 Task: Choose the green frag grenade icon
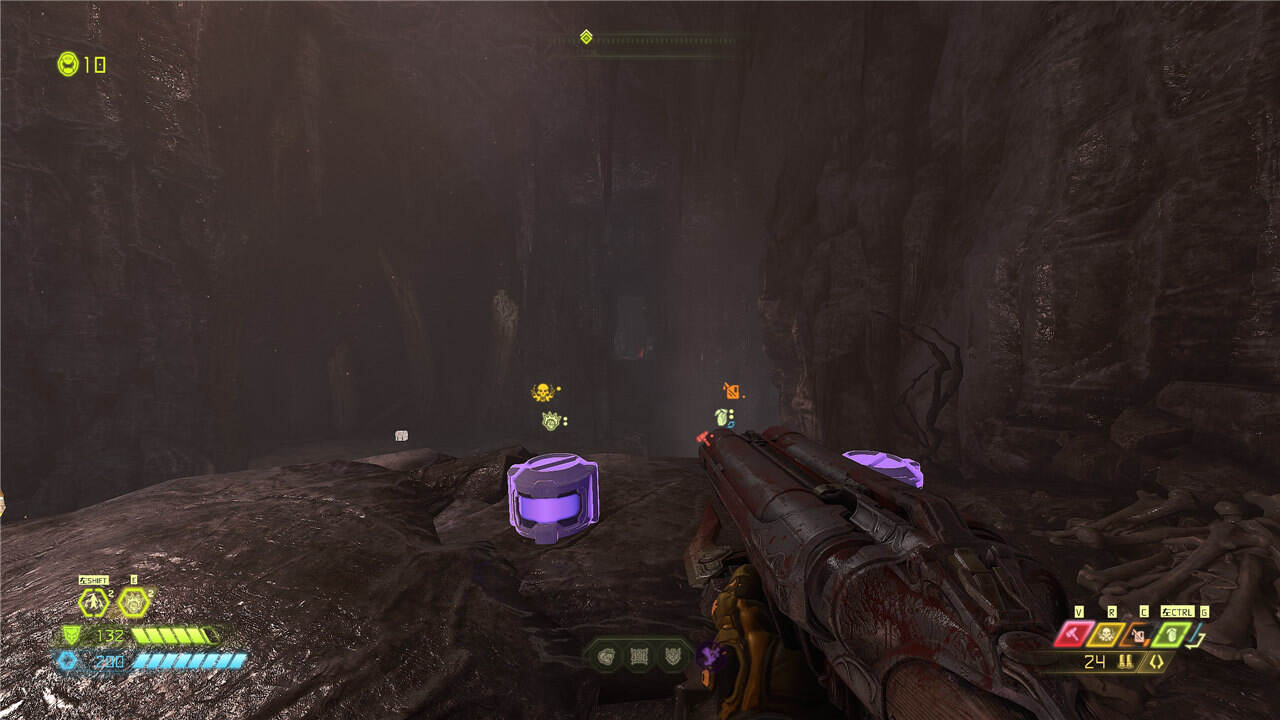[x=1170, y=634]
